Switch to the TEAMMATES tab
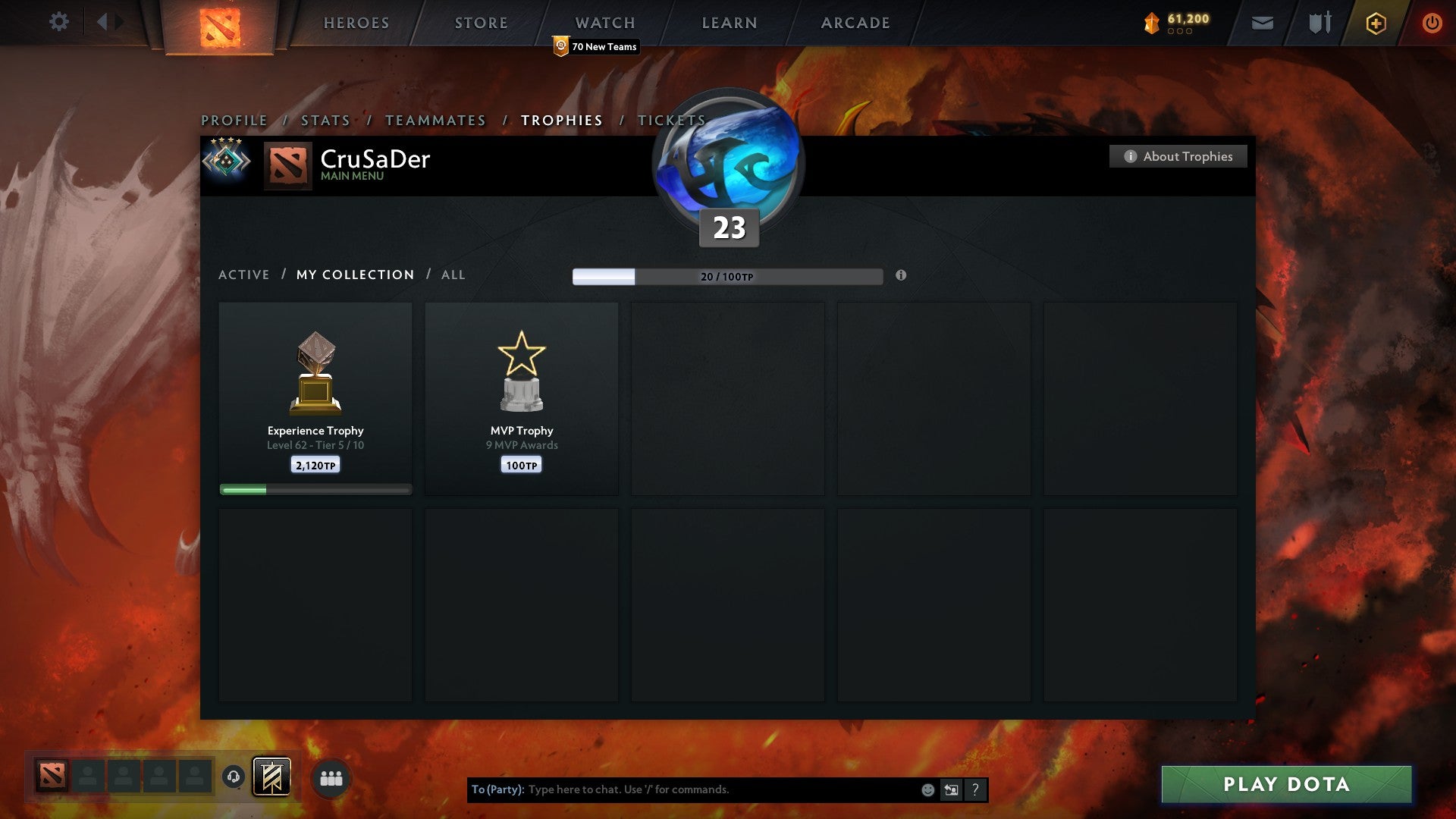This screenshot has height=819, width=1456. coord(435,120)
